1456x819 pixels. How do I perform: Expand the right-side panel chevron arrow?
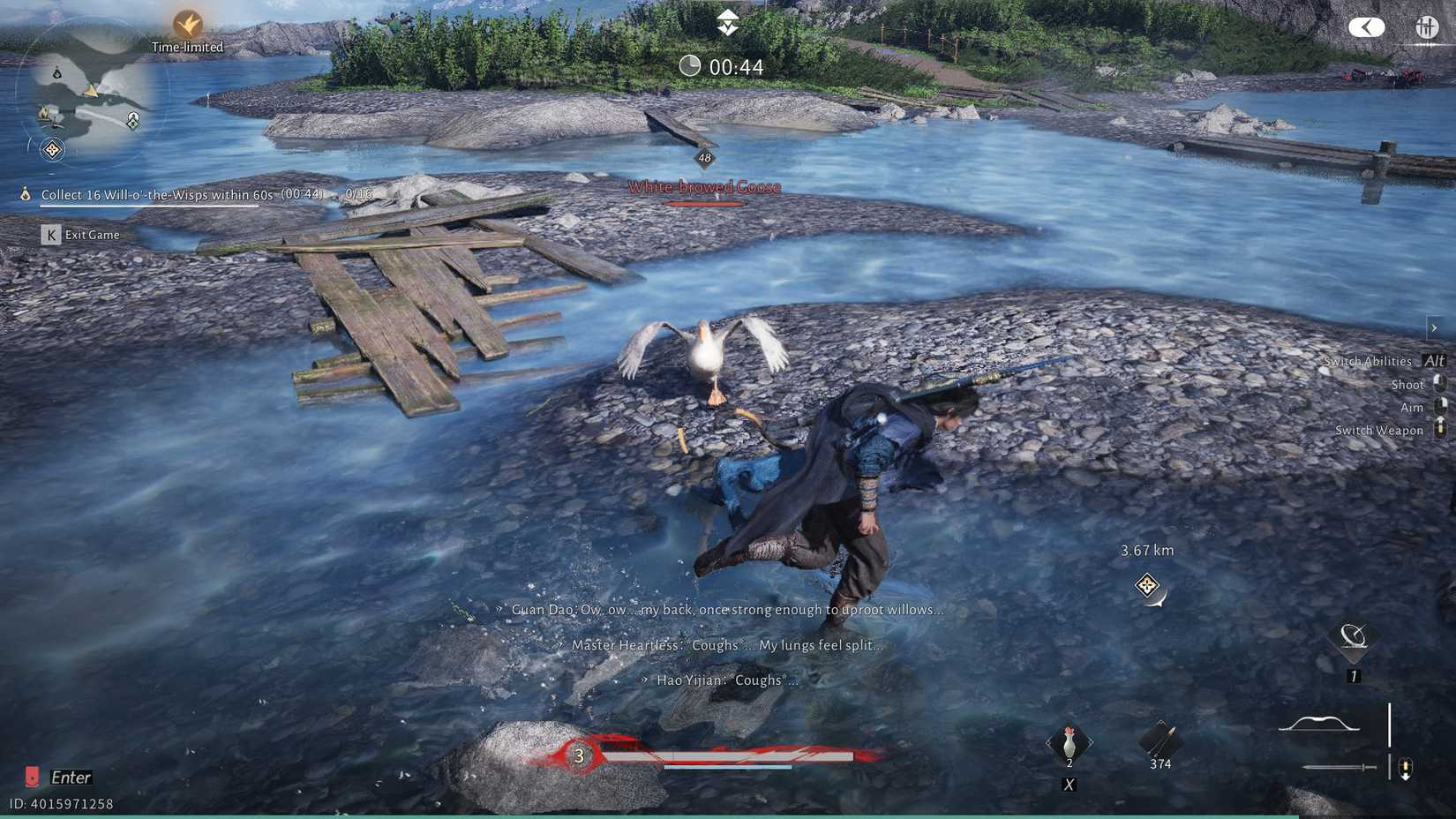pyautogui.click(x=1433, y=327)
